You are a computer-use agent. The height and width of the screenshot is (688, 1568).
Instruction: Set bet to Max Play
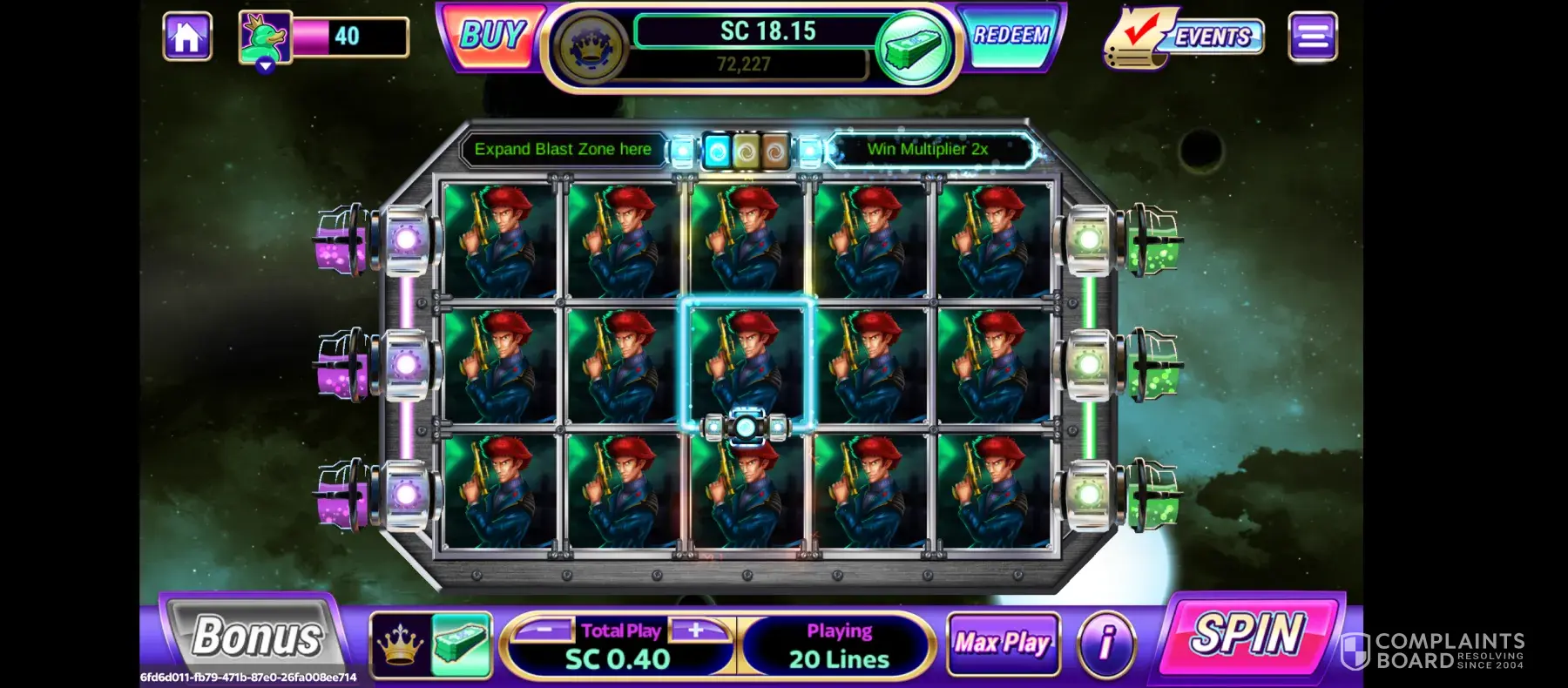1003,644
